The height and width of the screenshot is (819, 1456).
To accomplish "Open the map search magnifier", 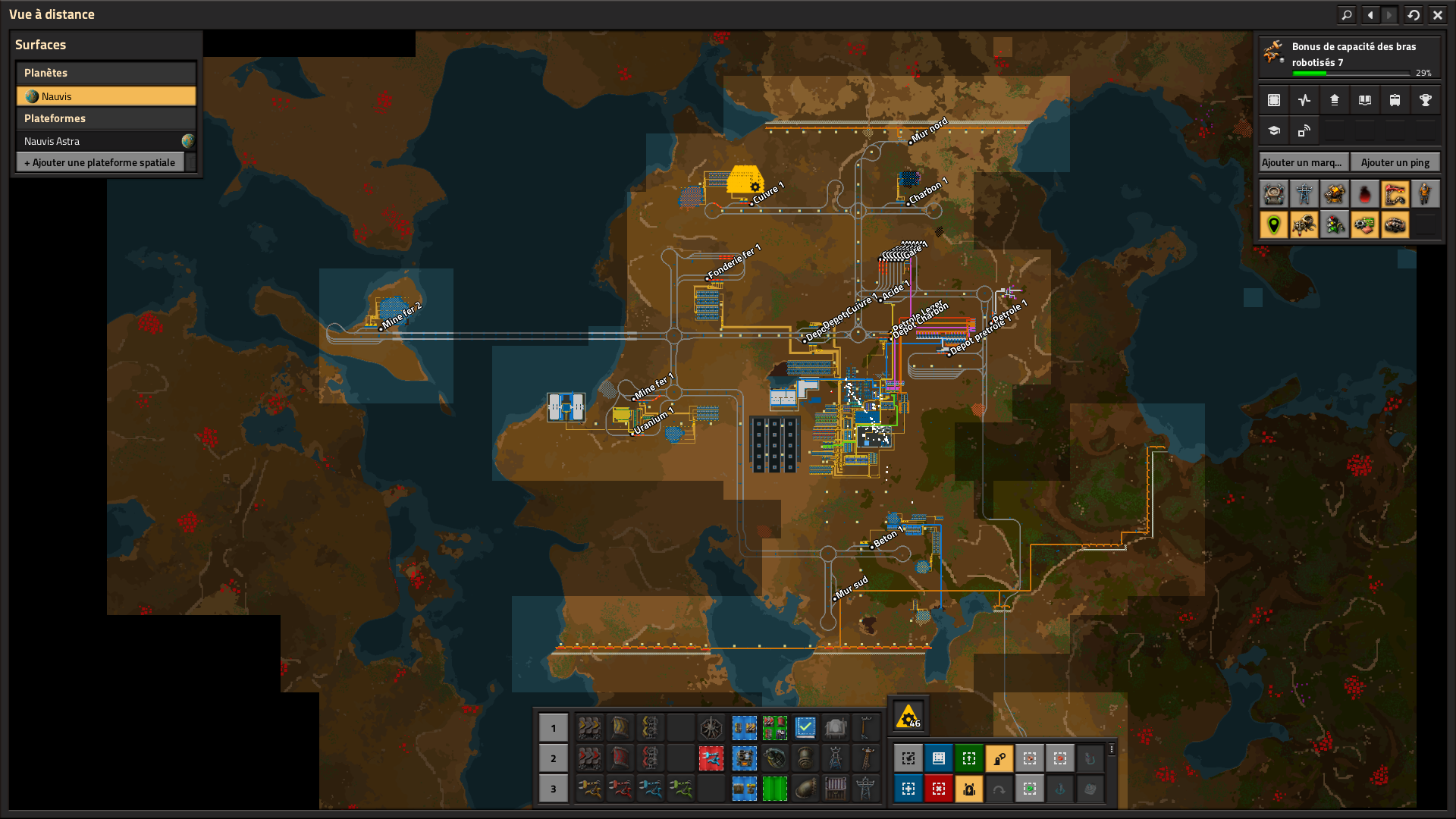I will [1347, 14].
